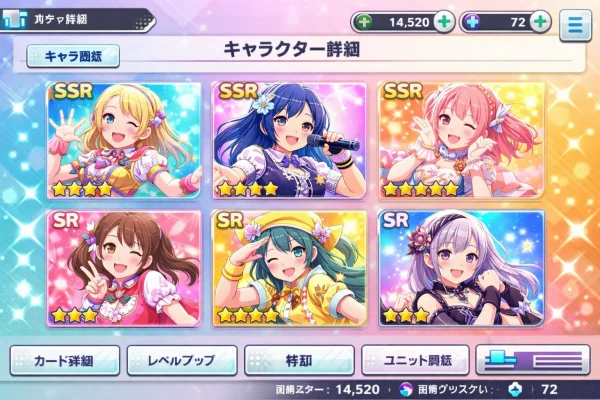The height and width of the screenshot is (400, 600).
Task: Open the ユニット unit formation button
Action: [414, 358]
